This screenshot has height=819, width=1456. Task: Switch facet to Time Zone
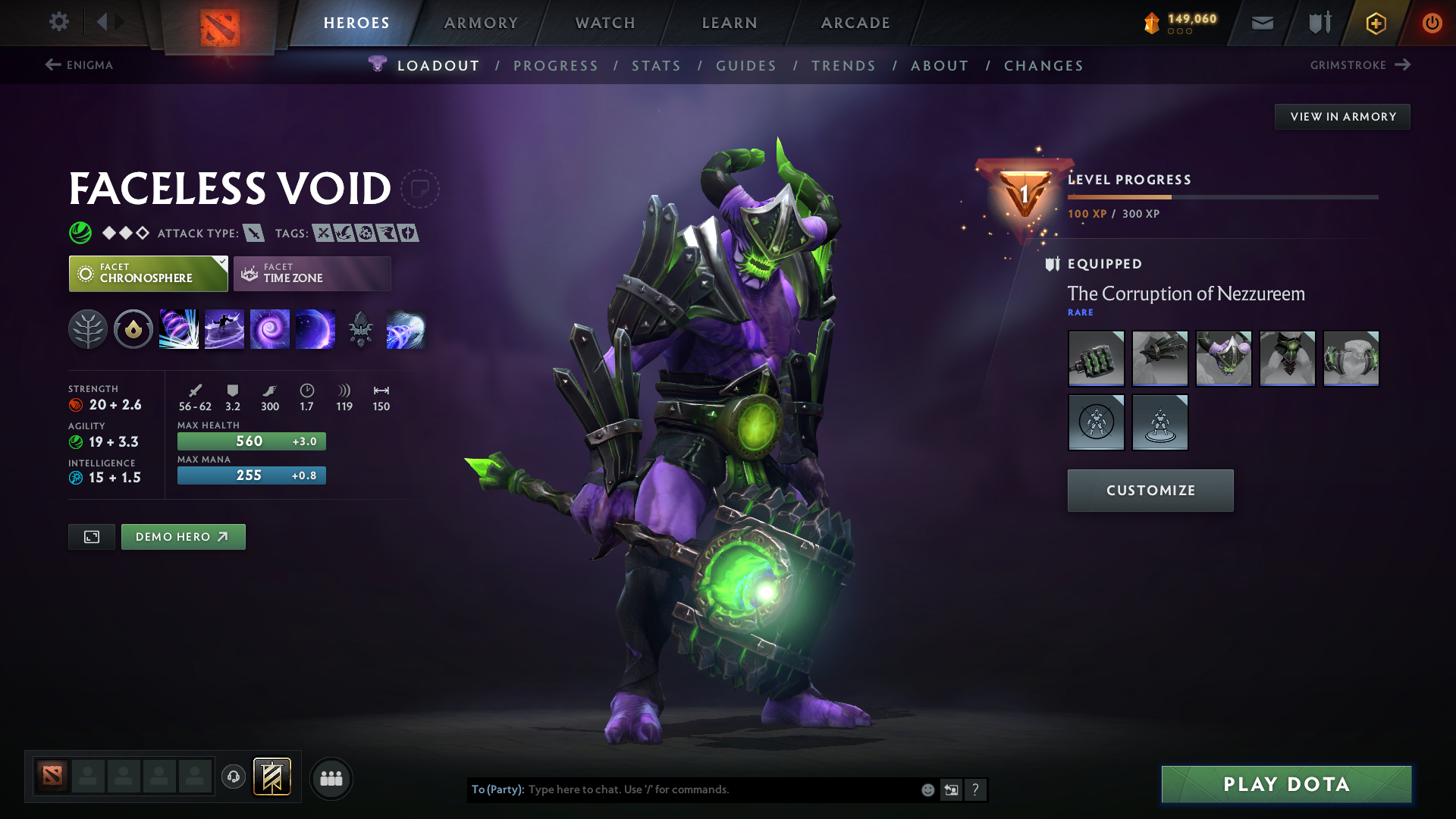pyautogui.click(x=312, y=273)
